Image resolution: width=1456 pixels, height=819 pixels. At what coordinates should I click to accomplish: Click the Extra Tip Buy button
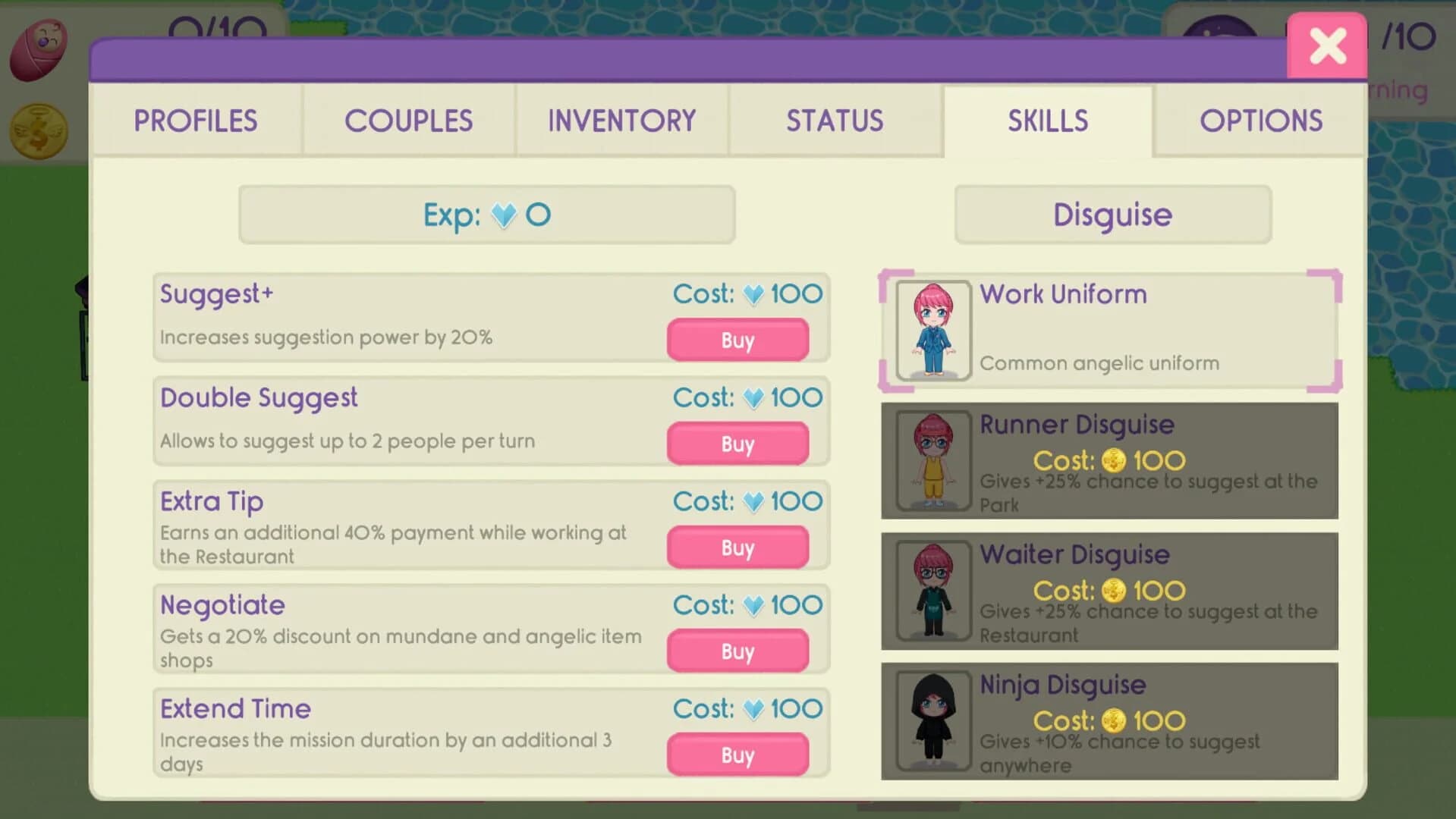point(737,547)
